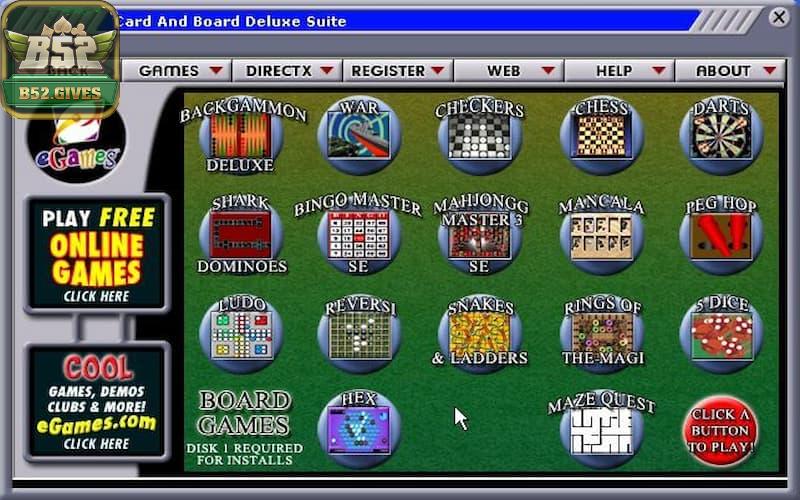The width and height of the screenshot is (800, 500).
Task: Select the Chess game
Action: point(601,133)
